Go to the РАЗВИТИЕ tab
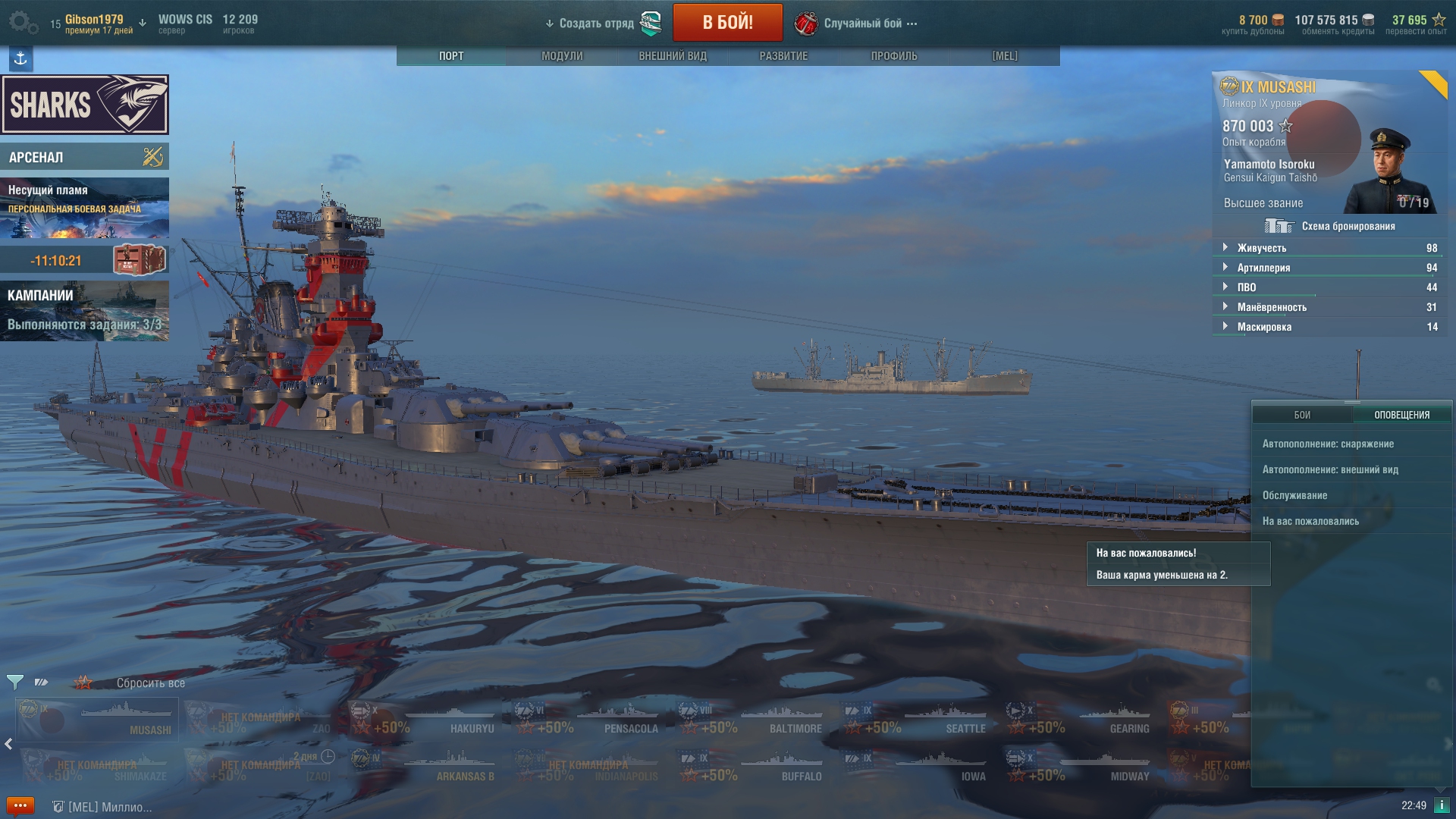 pos(783,56)
